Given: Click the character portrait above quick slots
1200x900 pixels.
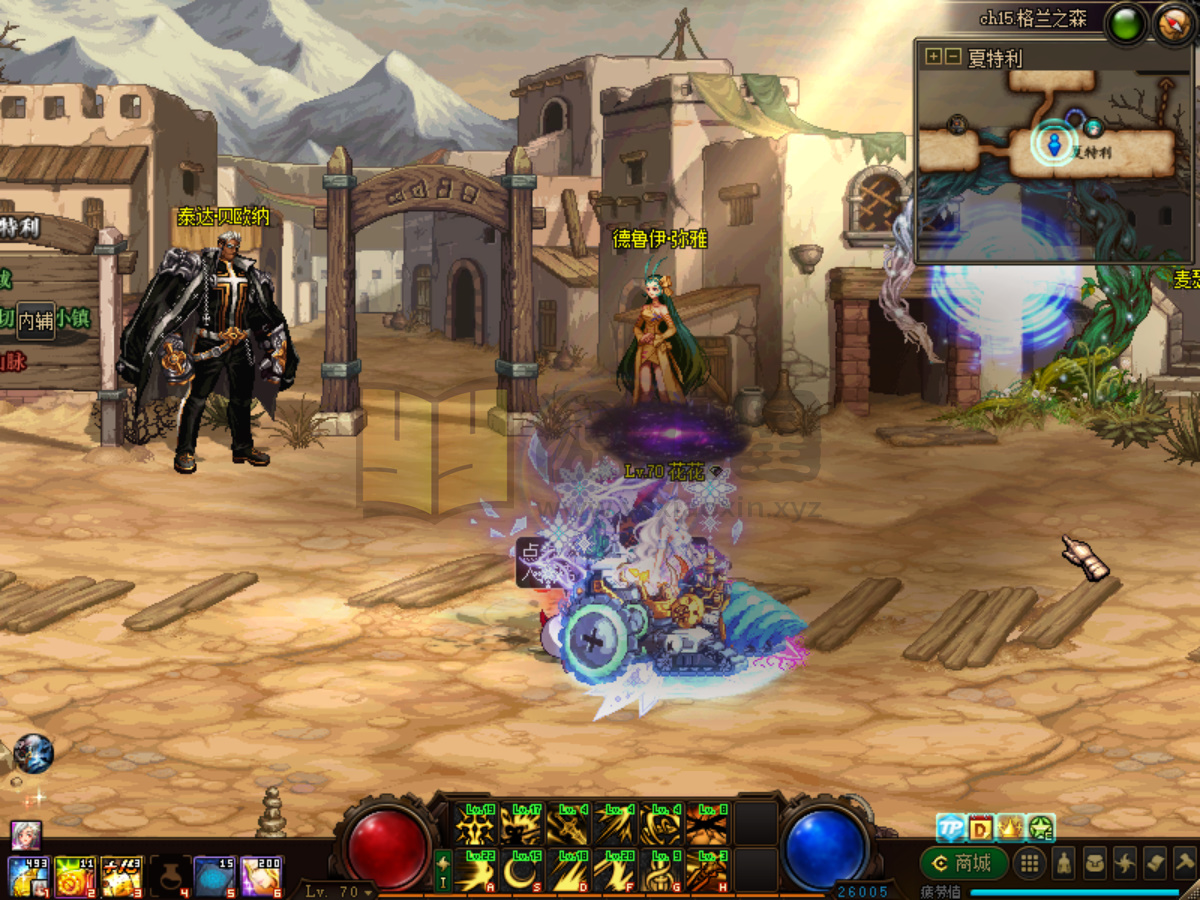Looking at the screenshot, I should [x=26, y=835].
